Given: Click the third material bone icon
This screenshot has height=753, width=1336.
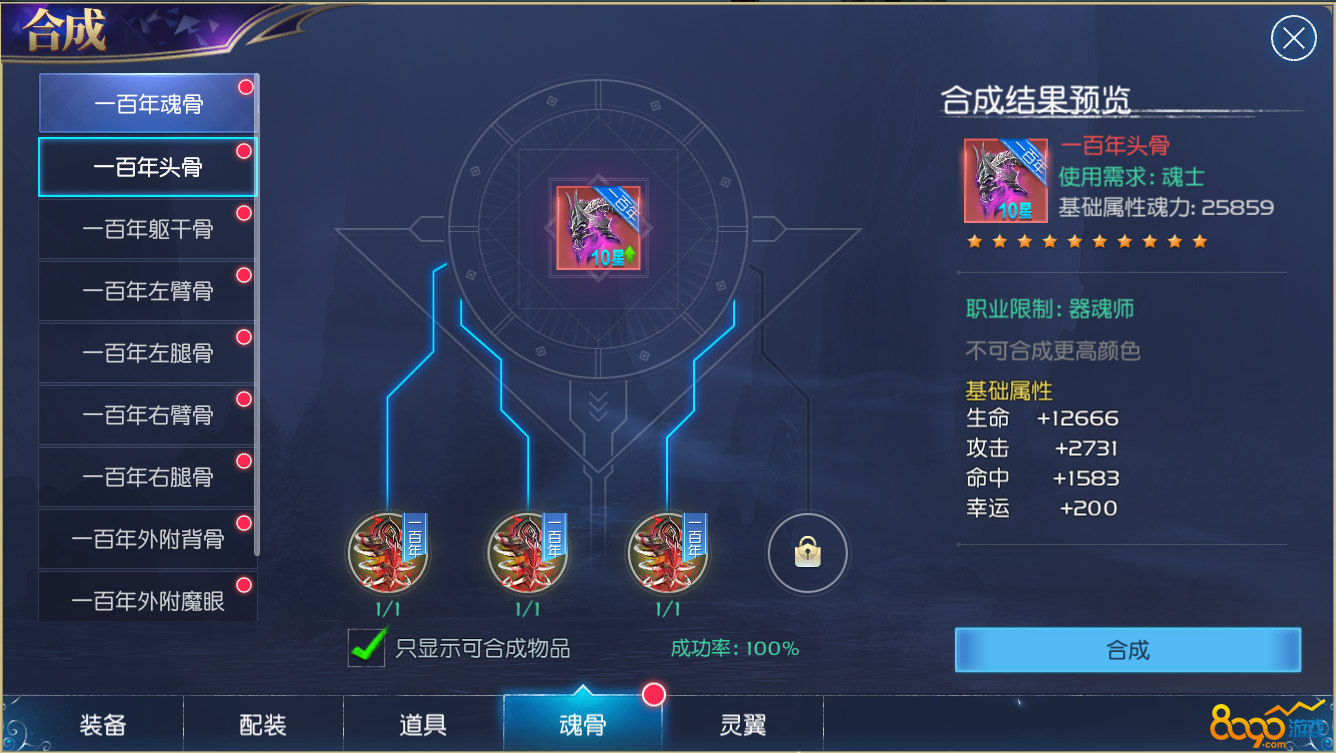Looking at the screenshot, I should click(x=667, y=555).
